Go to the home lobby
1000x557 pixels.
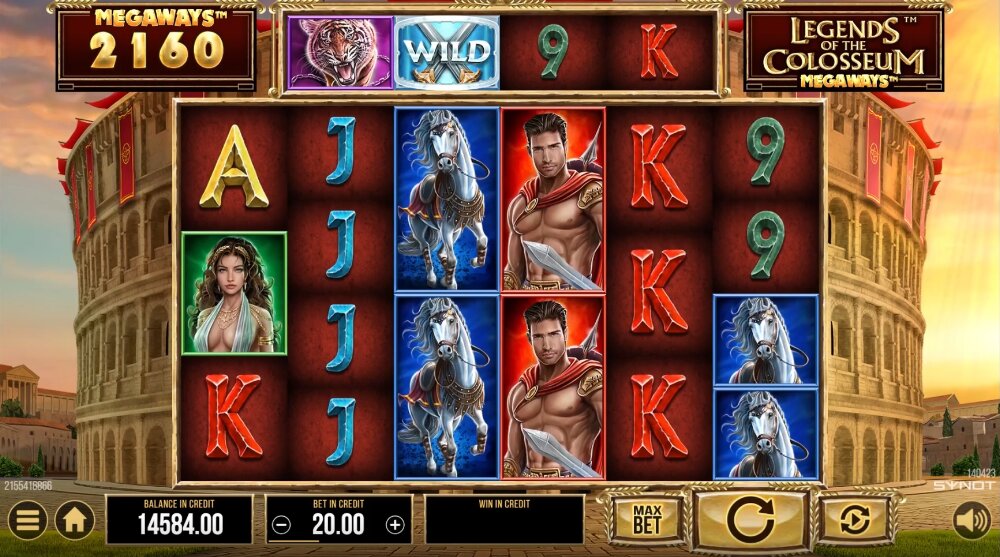[75, 520]
